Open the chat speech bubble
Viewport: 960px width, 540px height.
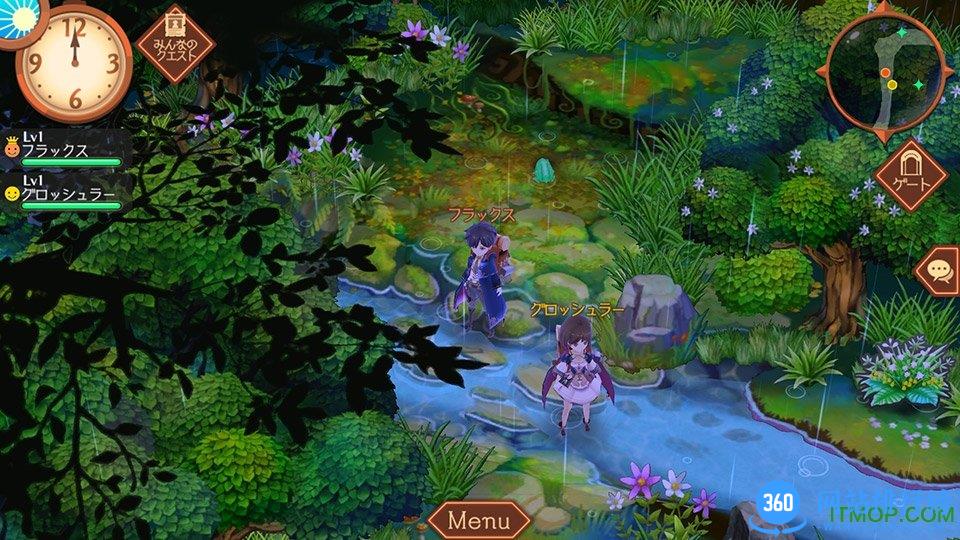pyautogui.click(x=940, y=270)
